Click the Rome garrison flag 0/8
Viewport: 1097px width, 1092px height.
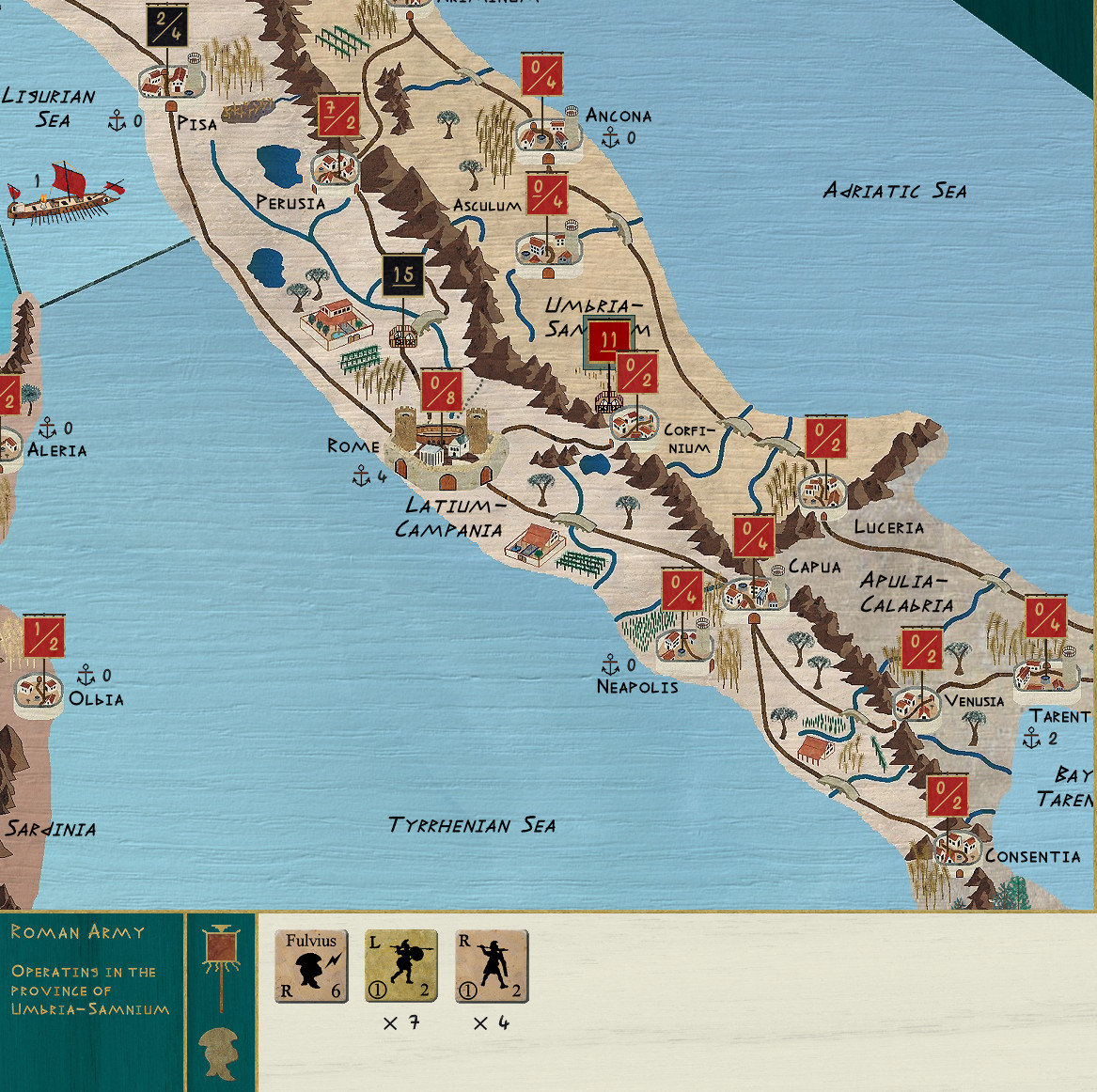tap(441, 391)
